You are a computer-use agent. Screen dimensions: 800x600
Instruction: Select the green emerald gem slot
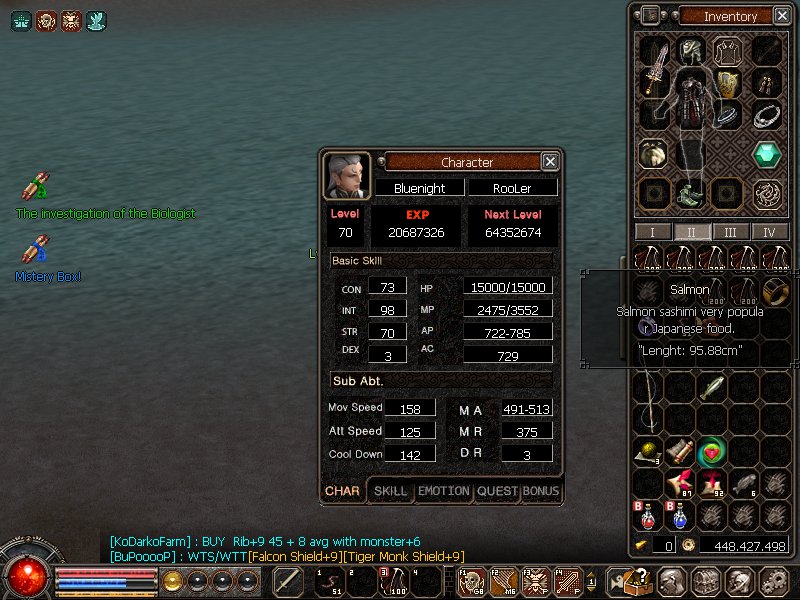[767, 155]
